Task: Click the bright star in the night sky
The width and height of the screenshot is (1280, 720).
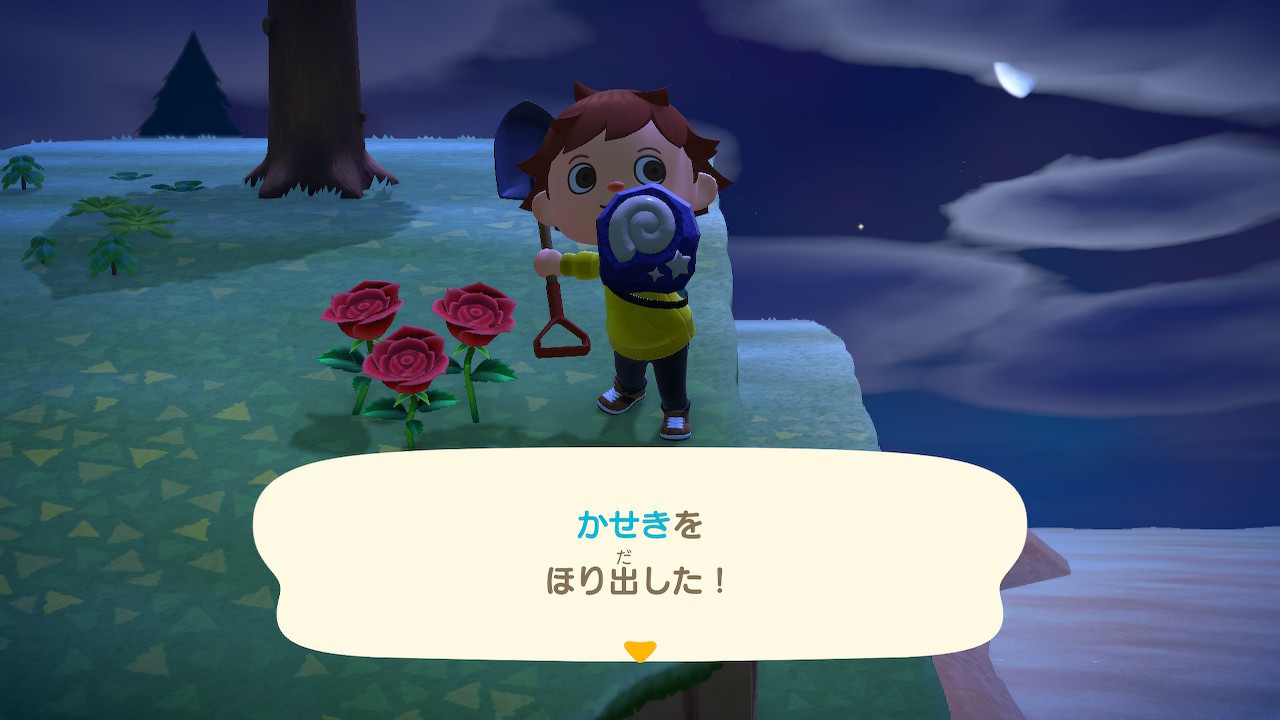Action: point(860,226)
